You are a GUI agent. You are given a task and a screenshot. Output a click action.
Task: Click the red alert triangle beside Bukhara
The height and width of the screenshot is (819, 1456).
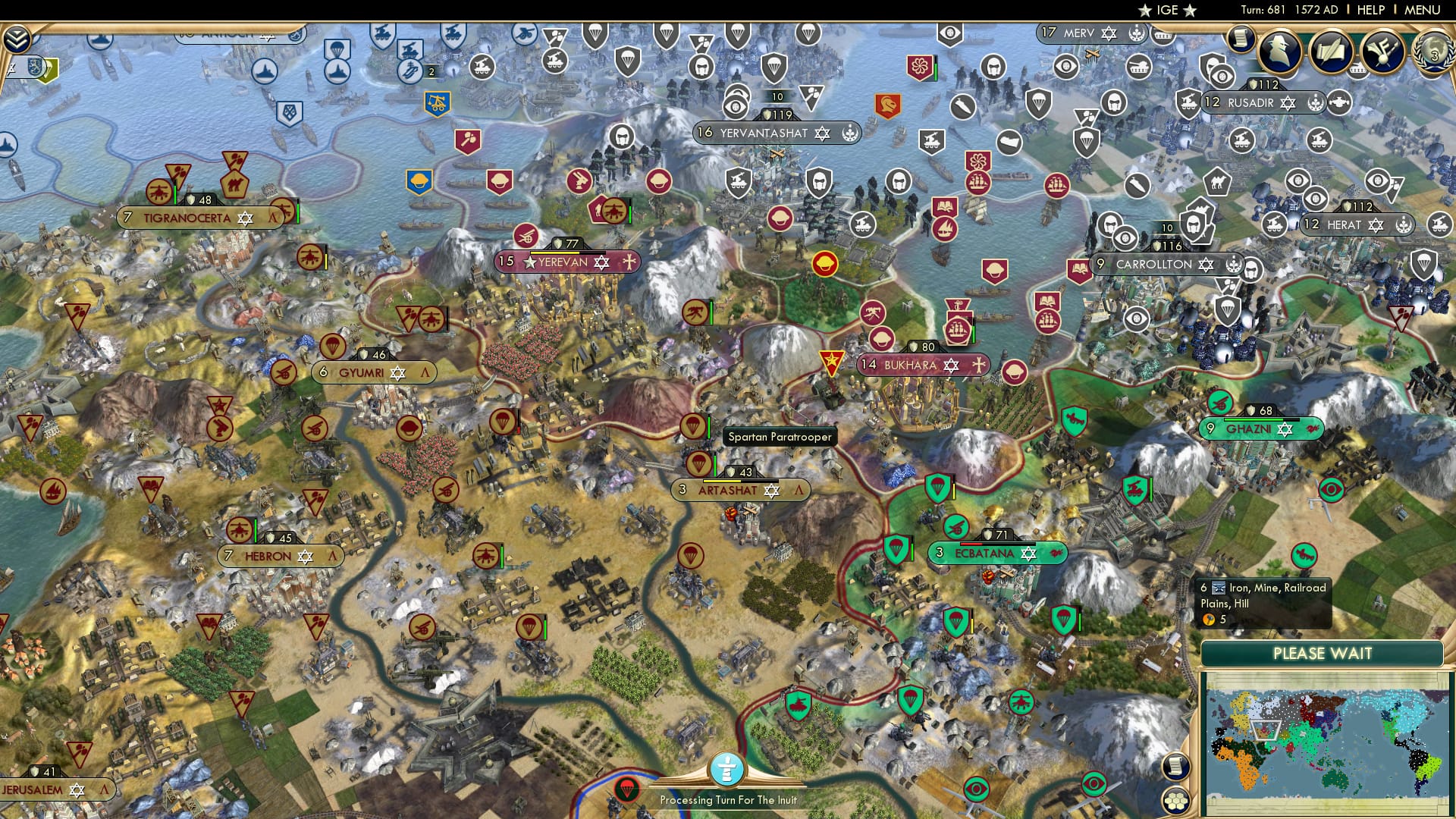831,361
